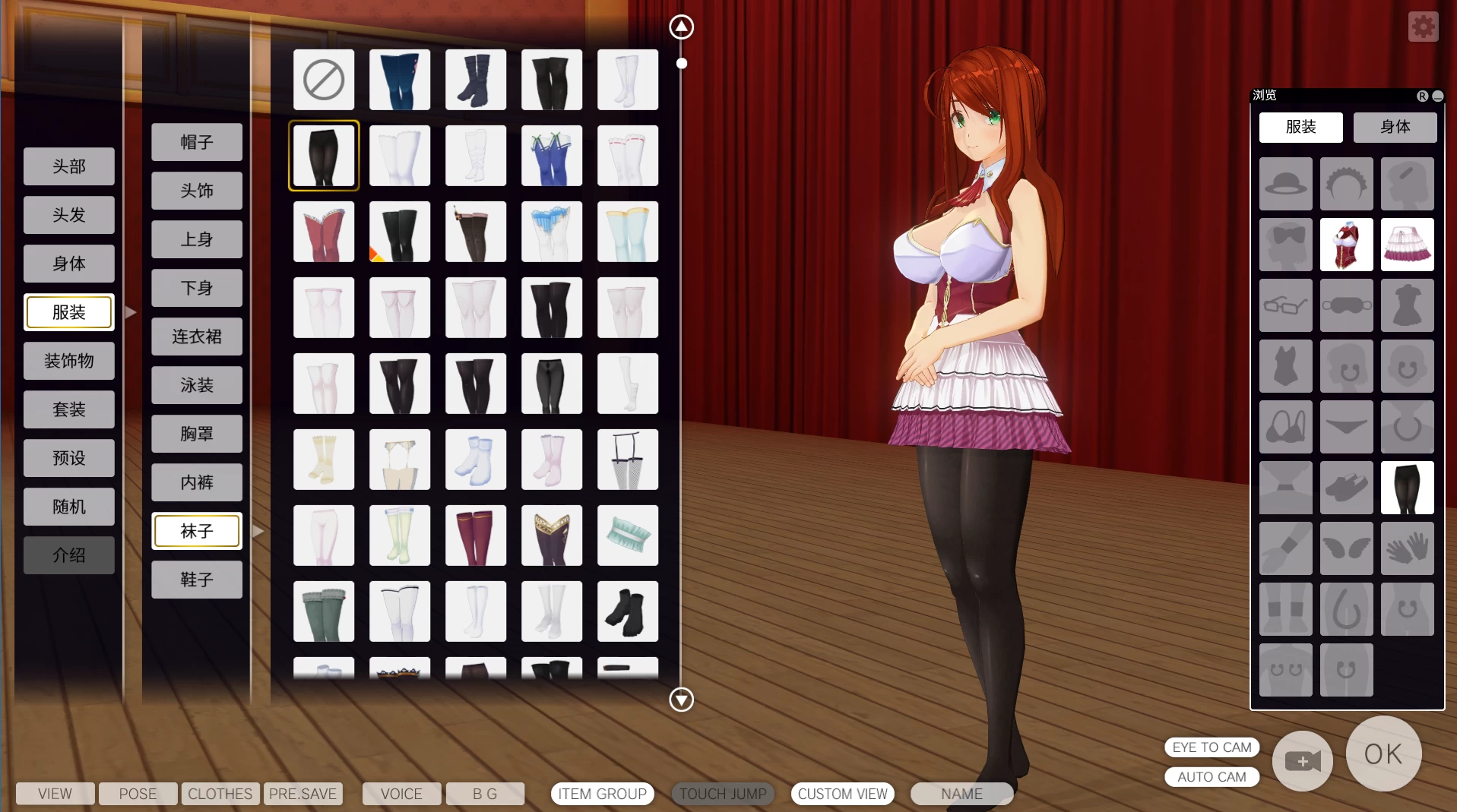Expand the arrow next to 袜子 category
Viewport: 1457px width, 812px height.
click(x=258, y=532)
